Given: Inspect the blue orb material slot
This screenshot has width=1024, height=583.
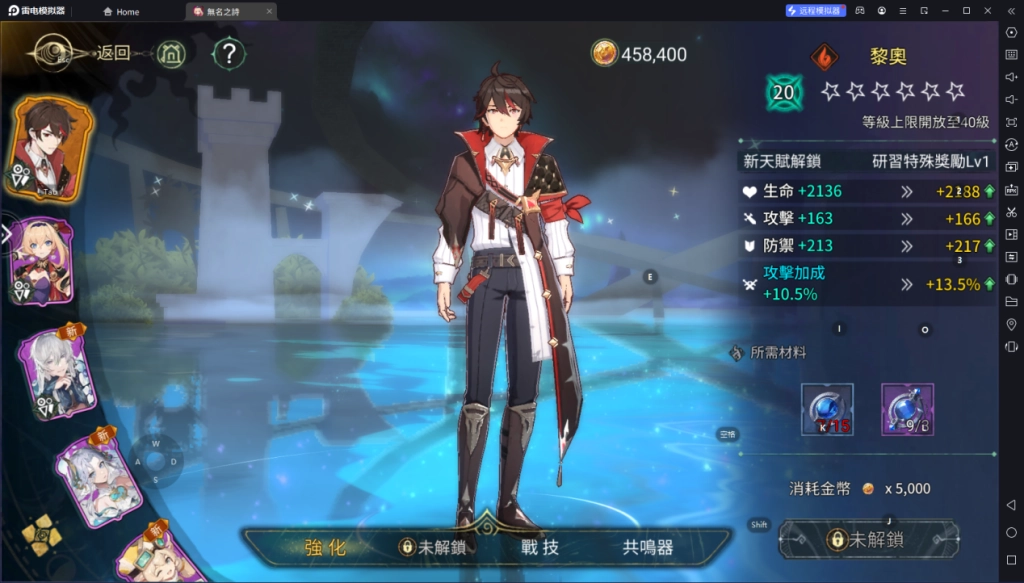Looking at the screenshot, I should (x=827, y=409).
